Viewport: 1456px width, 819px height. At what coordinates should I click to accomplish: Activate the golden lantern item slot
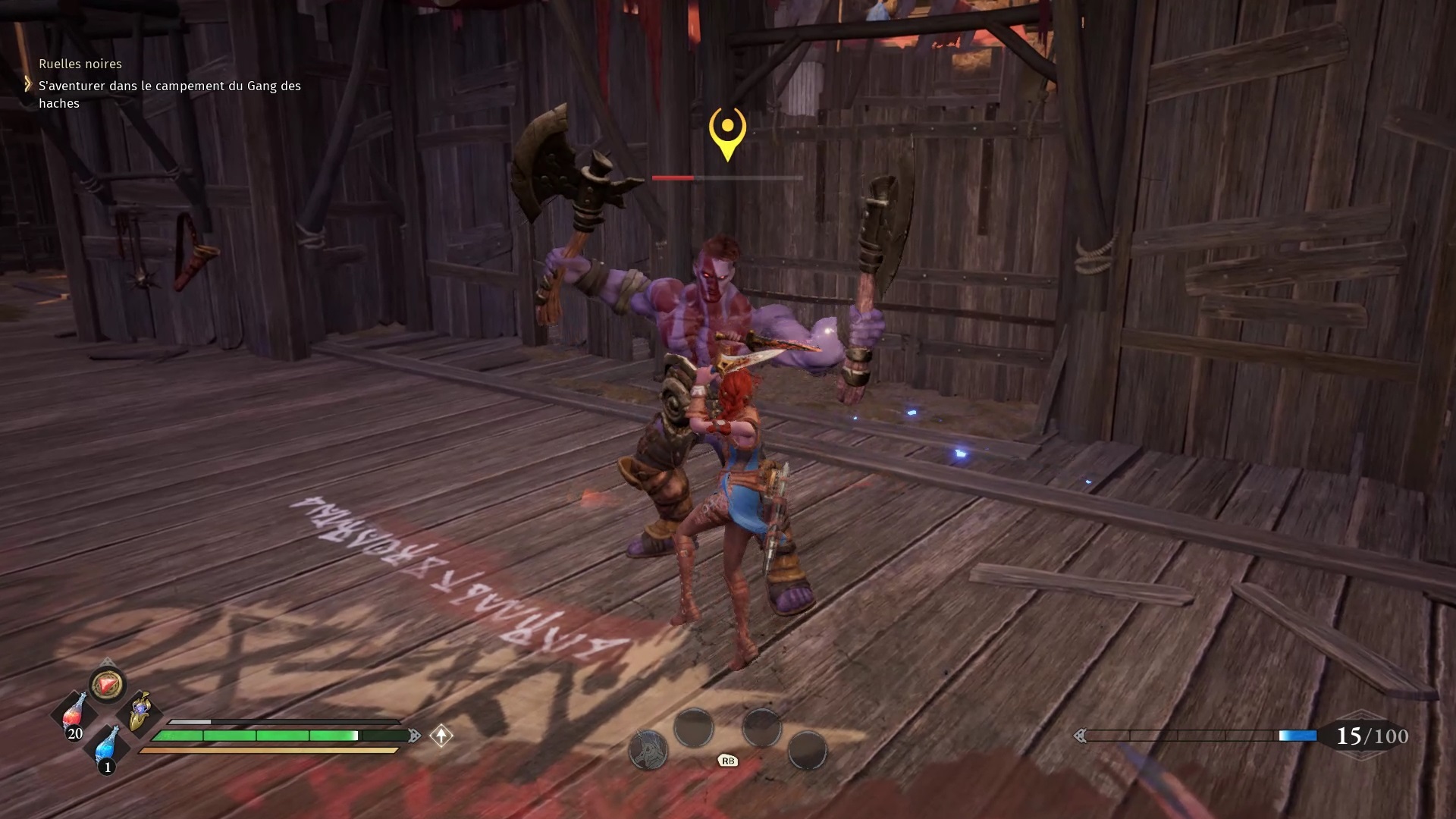tap(140, 711)
